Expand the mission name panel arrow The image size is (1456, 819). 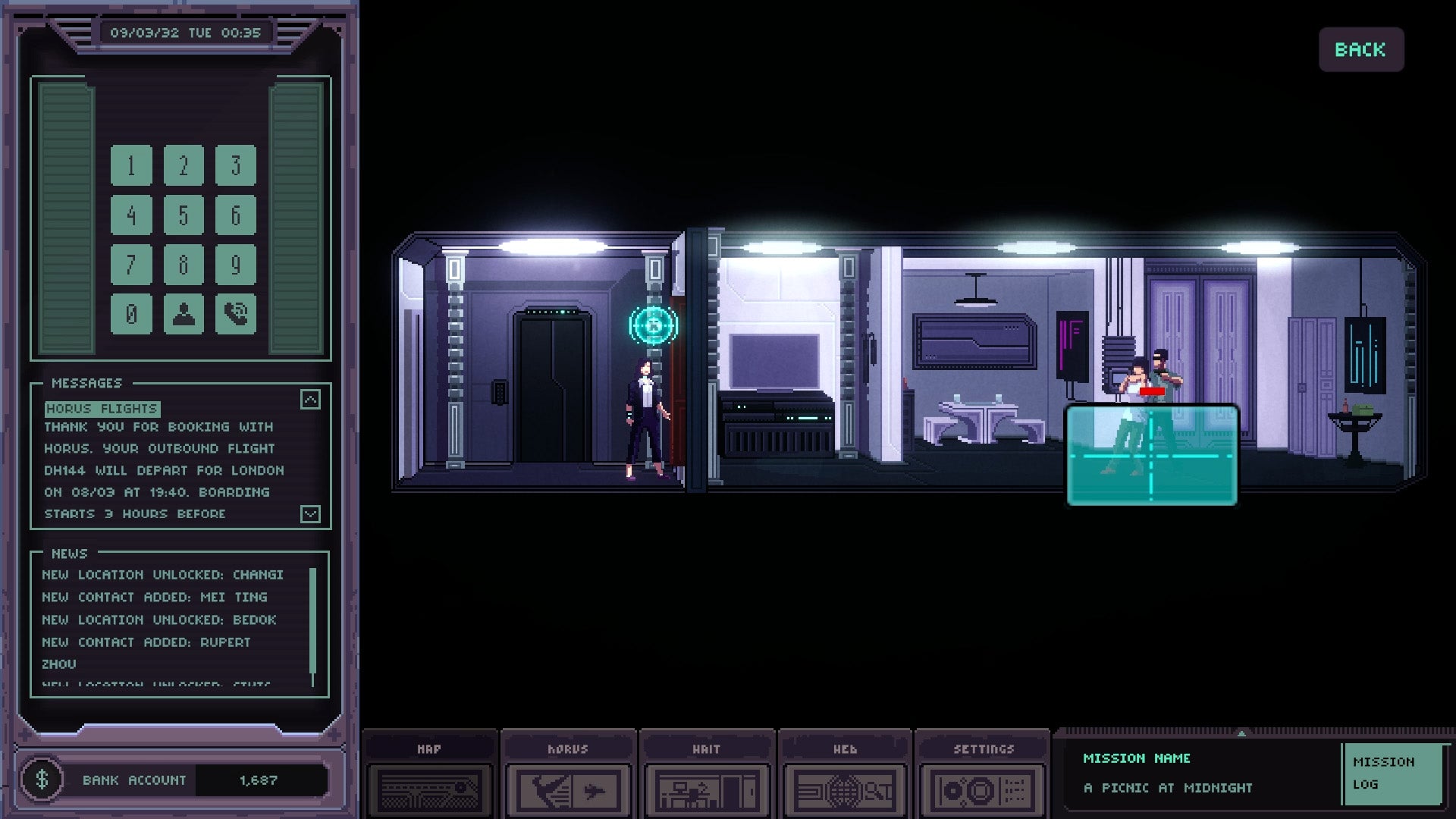(1241, 733)
